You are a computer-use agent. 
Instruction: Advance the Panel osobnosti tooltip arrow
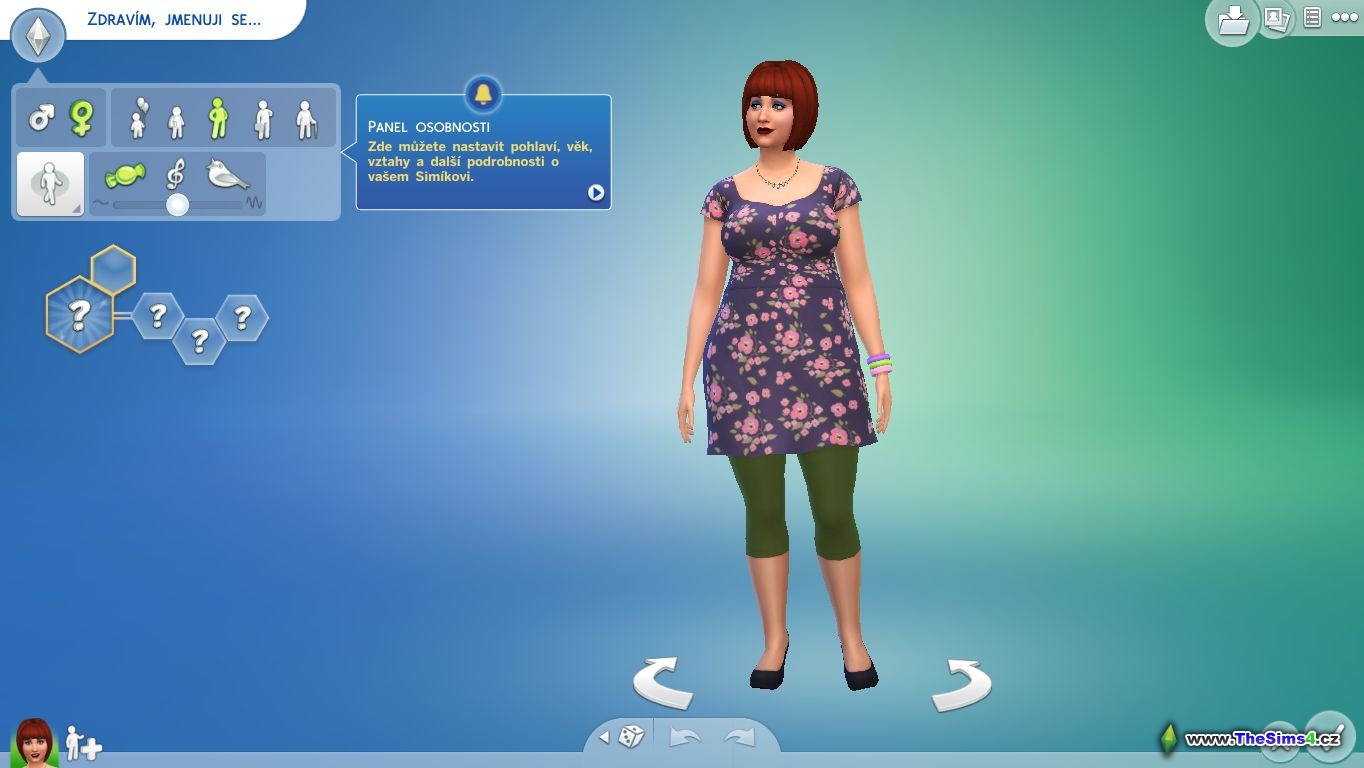596,192
